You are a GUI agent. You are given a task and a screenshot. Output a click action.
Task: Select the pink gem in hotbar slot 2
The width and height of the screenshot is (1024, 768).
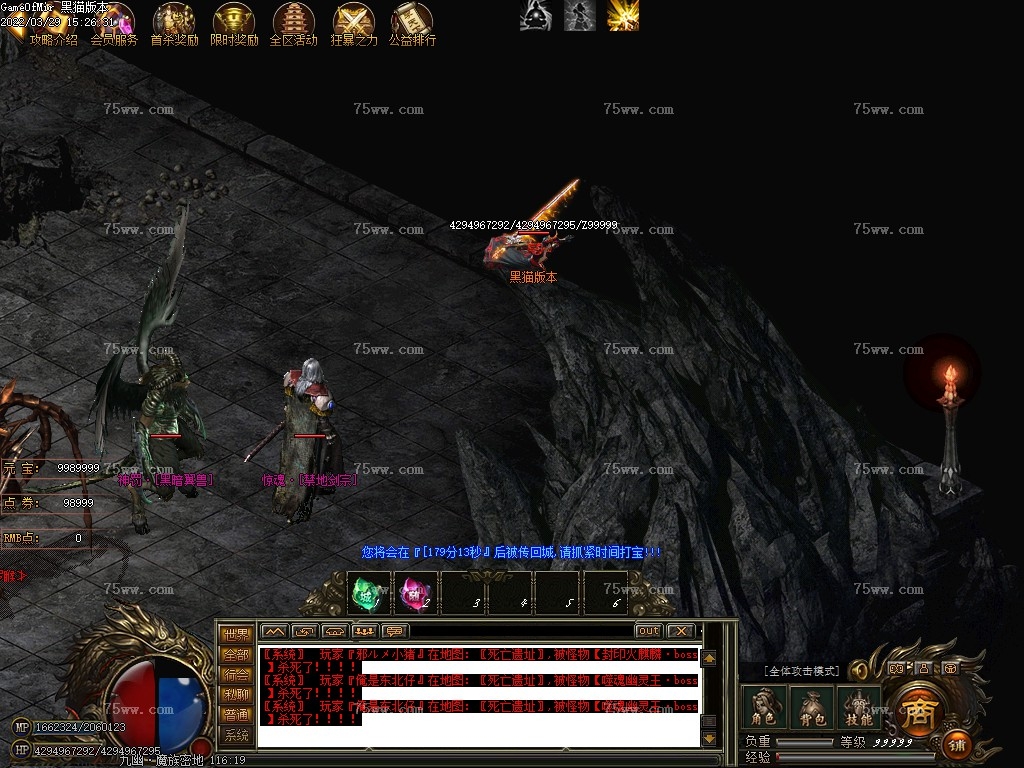[415, 592]
